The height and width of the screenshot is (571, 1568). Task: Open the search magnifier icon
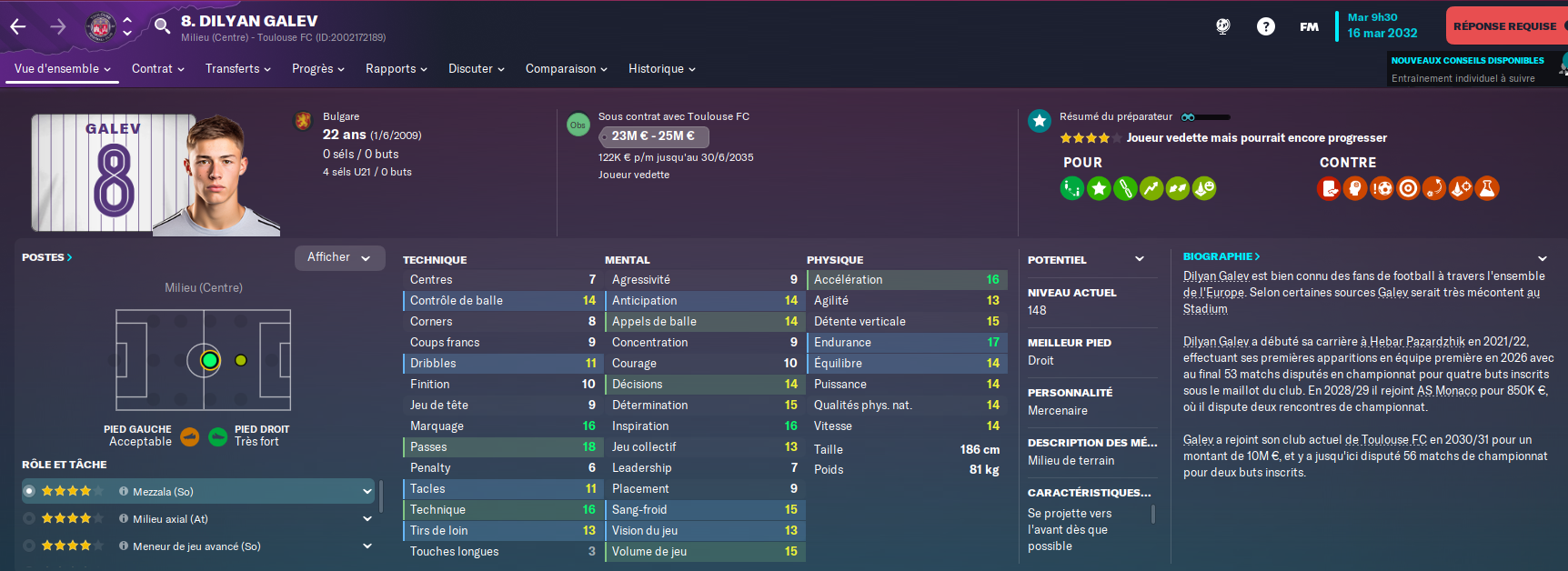[162, 25]
